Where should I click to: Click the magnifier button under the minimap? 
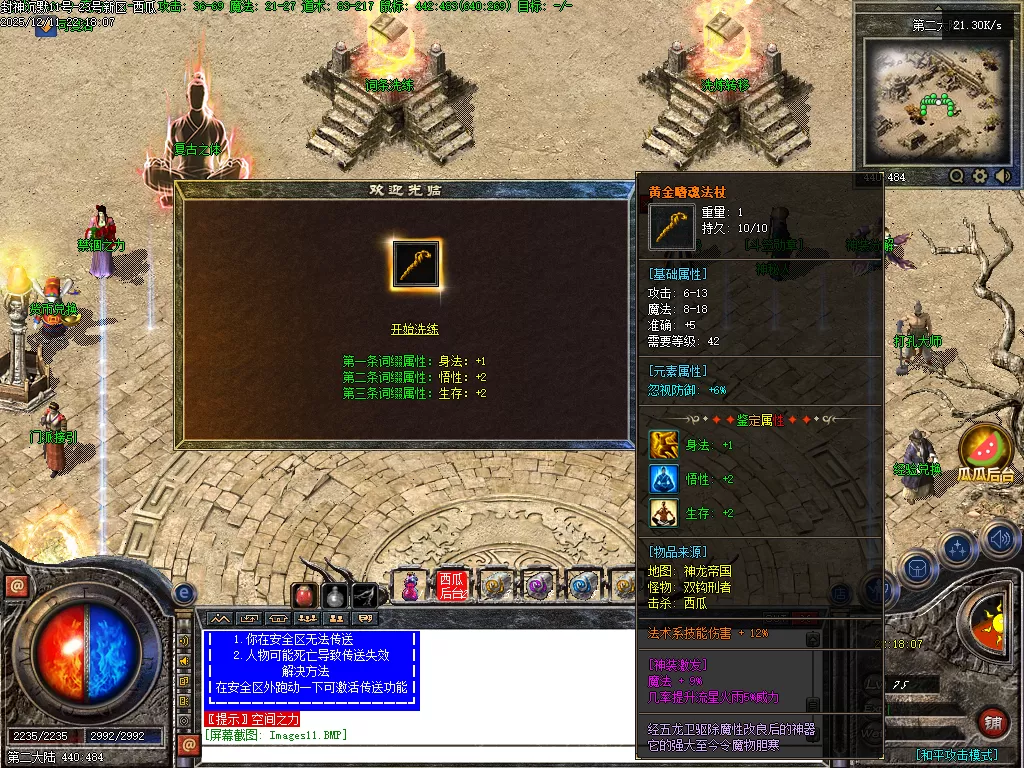(957, 177)
